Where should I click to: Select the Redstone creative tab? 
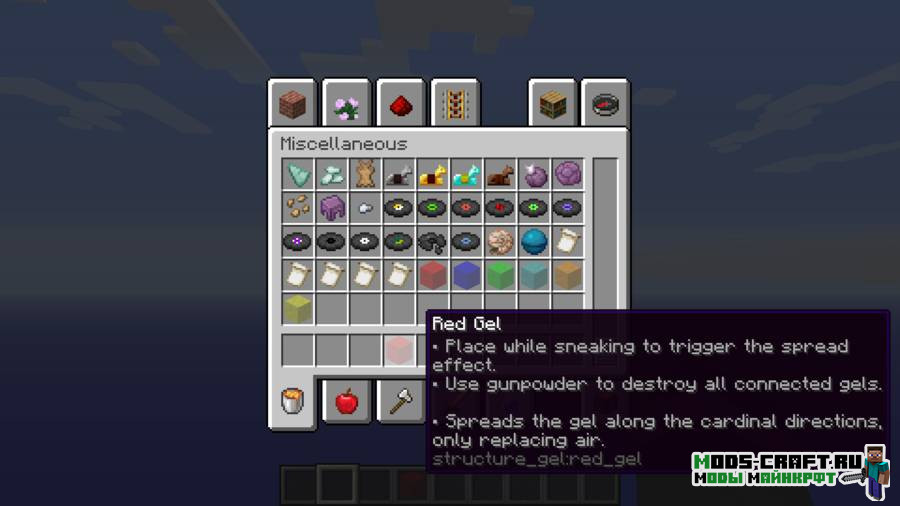click(400, 104)
